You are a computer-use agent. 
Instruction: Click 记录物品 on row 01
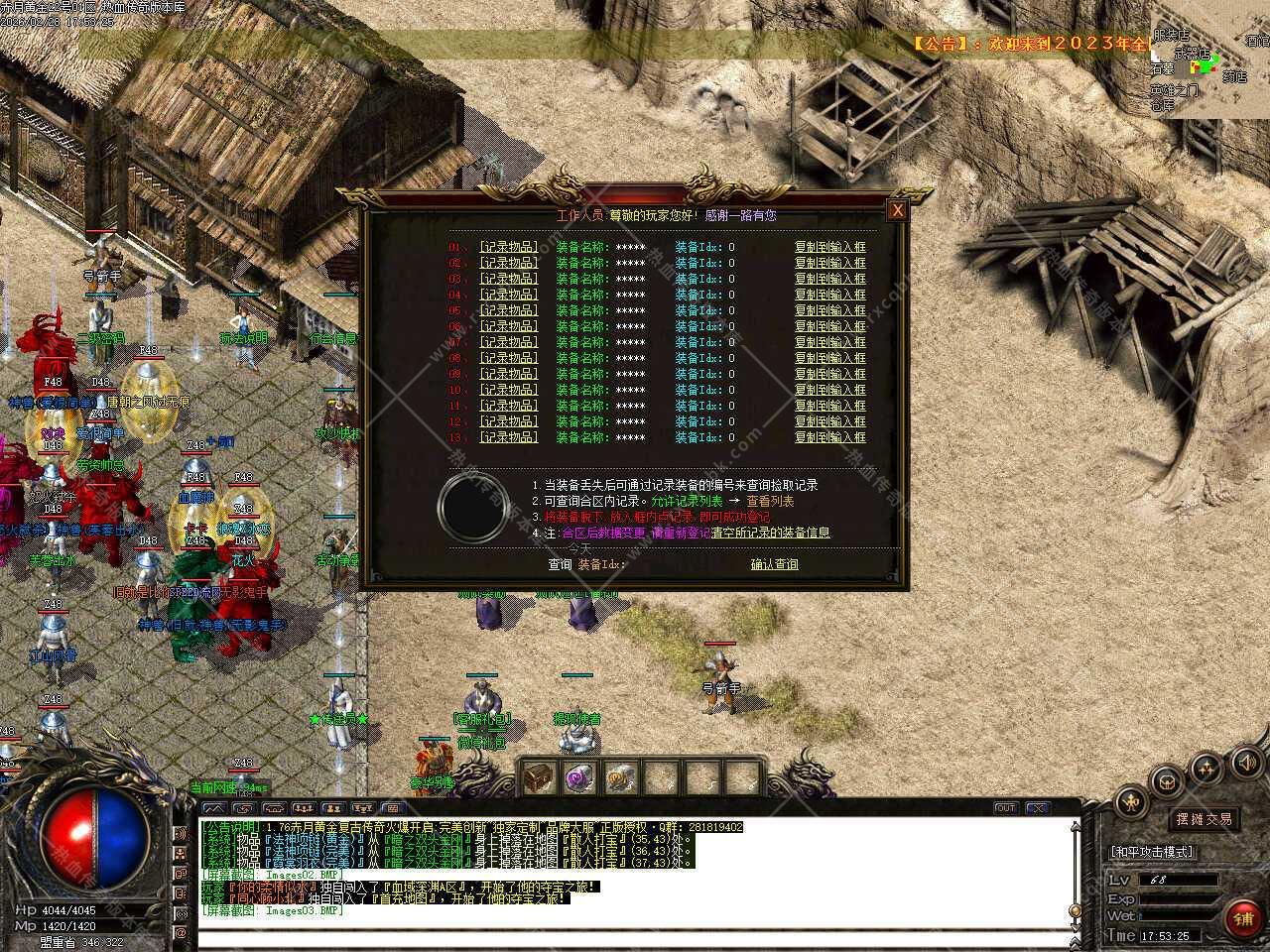click(x=508, y=247)
